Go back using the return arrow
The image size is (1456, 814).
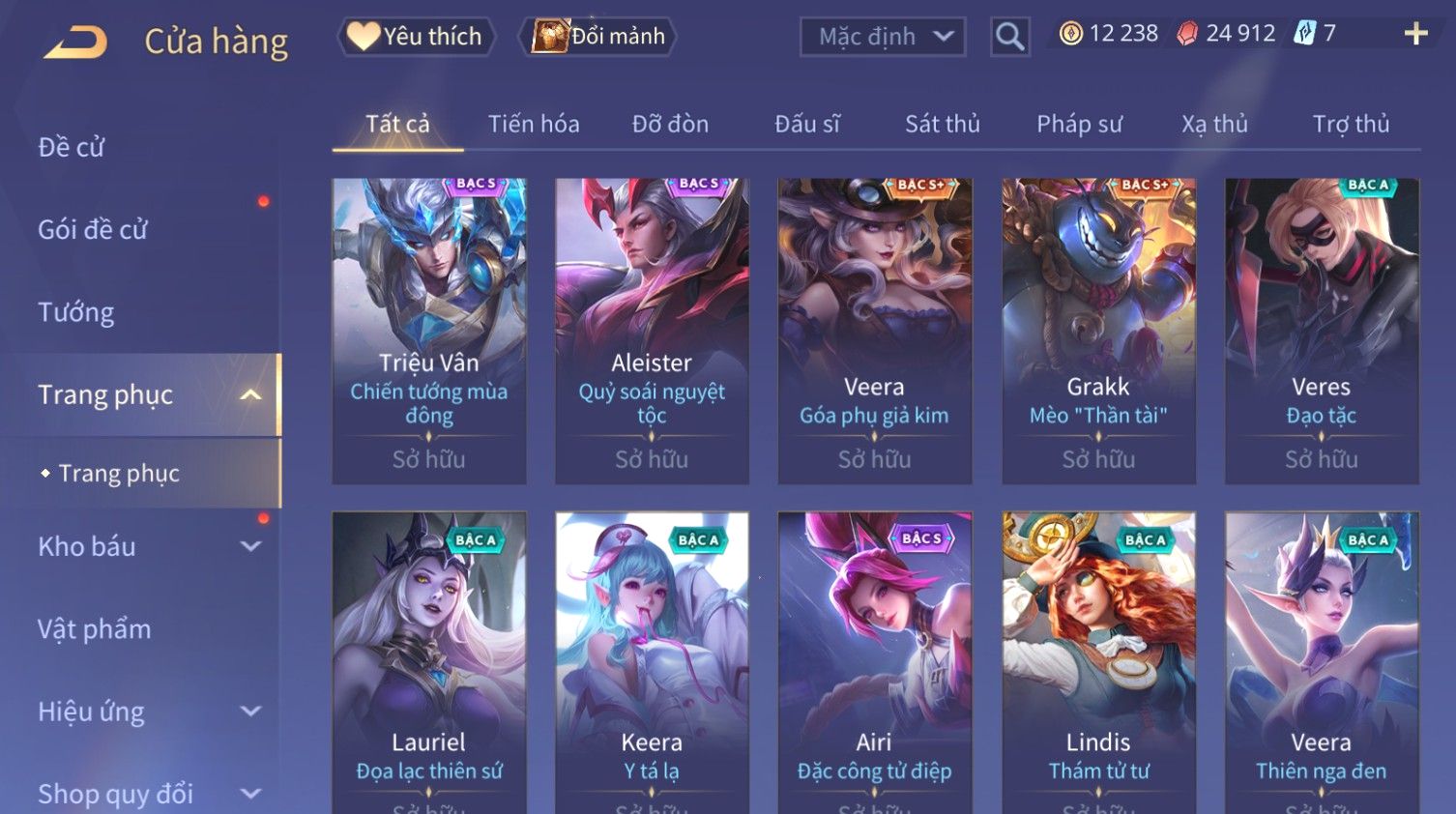point(75,42)
